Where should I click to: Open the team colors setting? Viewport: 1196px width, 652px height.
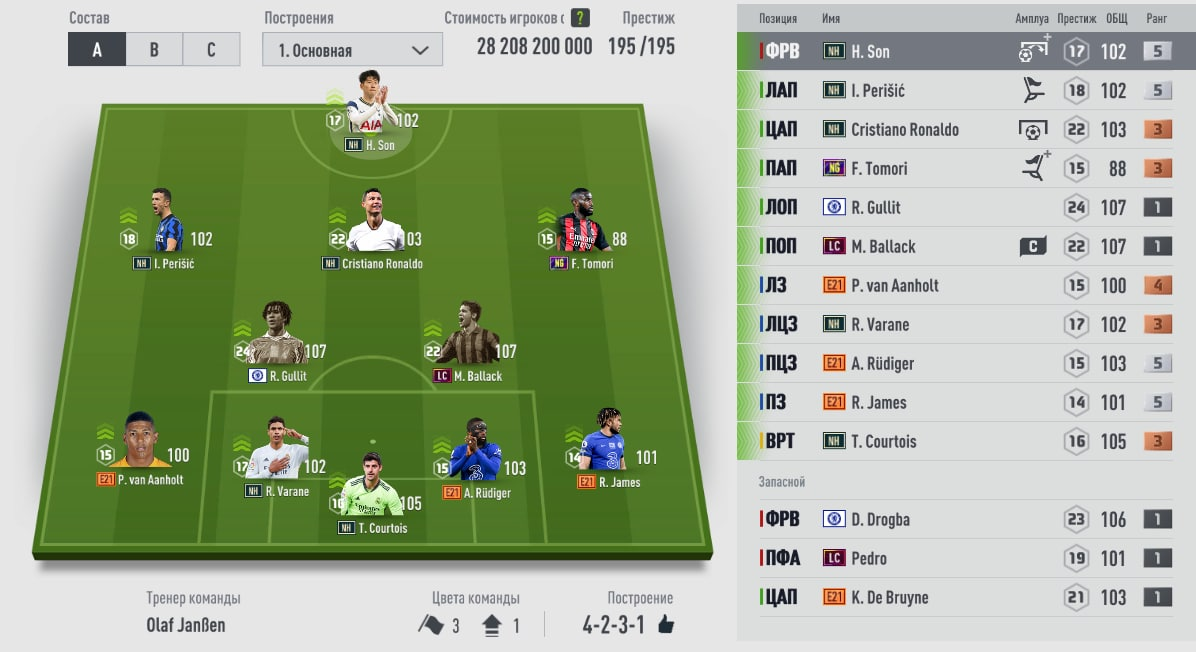pyautogui.click(x=469, y=625)
